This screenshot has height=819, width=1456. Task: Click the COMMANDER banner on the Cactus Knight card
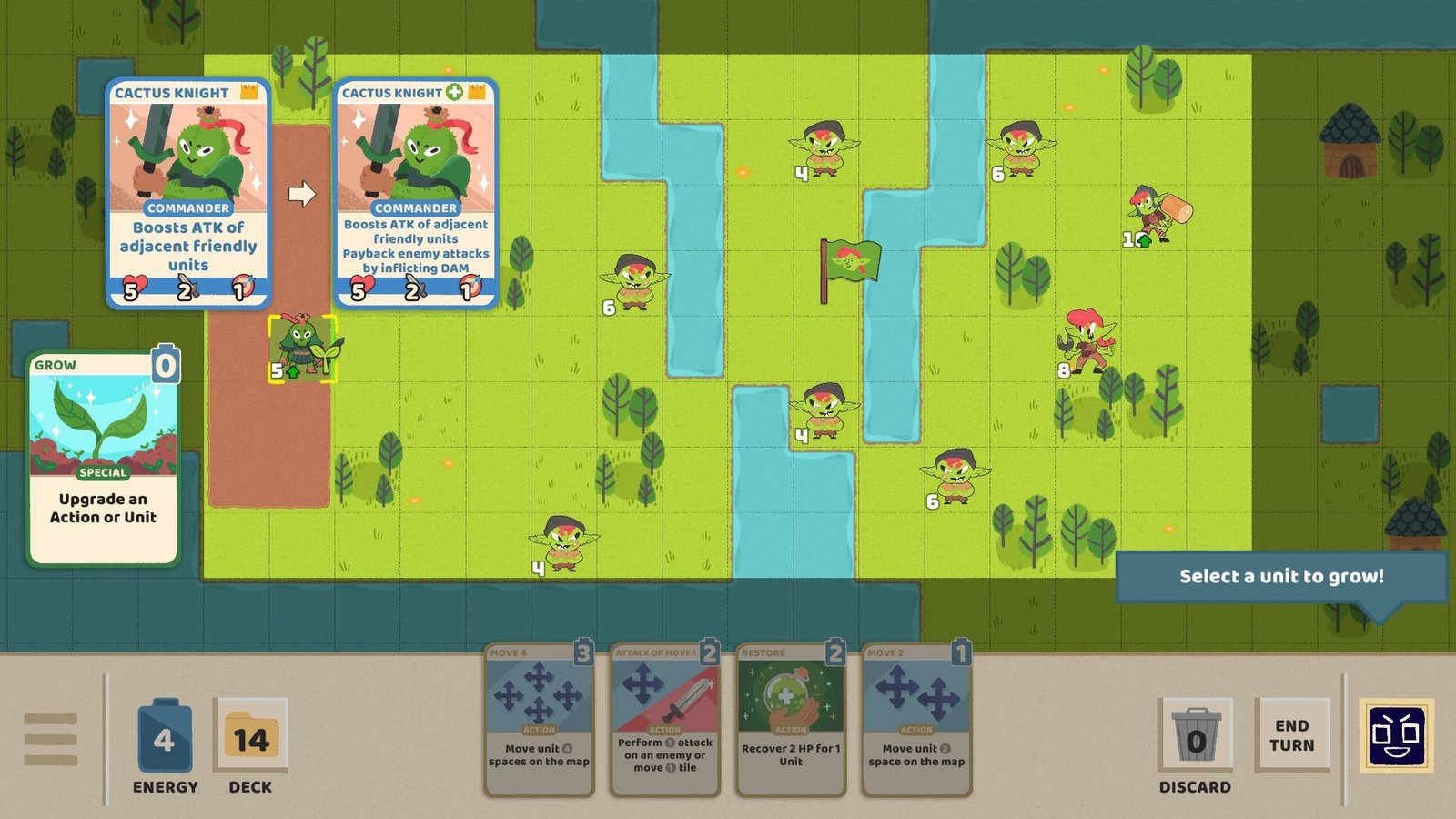188,207
